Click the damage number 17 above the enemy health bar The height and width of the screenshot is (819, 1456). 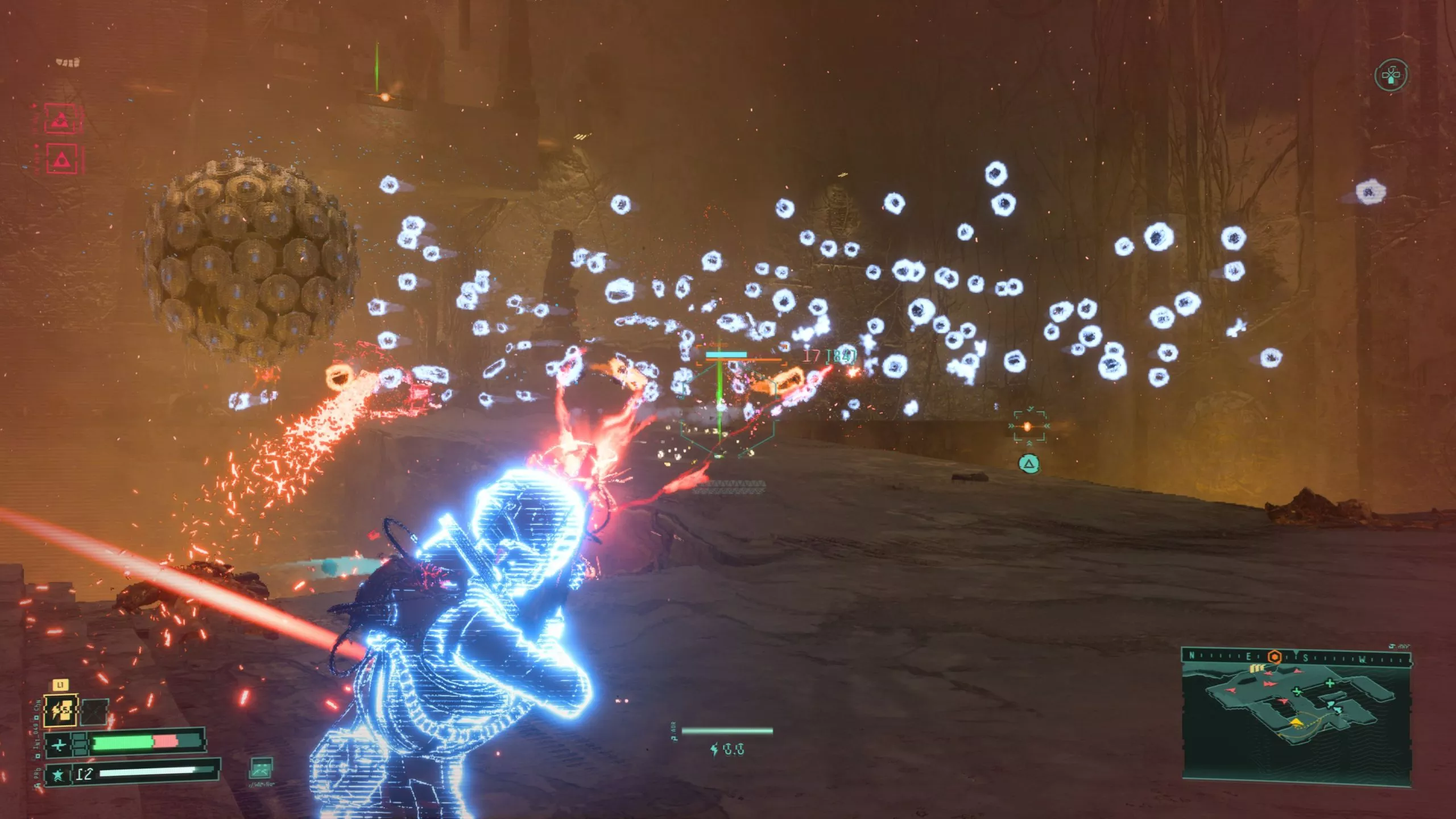812,357
